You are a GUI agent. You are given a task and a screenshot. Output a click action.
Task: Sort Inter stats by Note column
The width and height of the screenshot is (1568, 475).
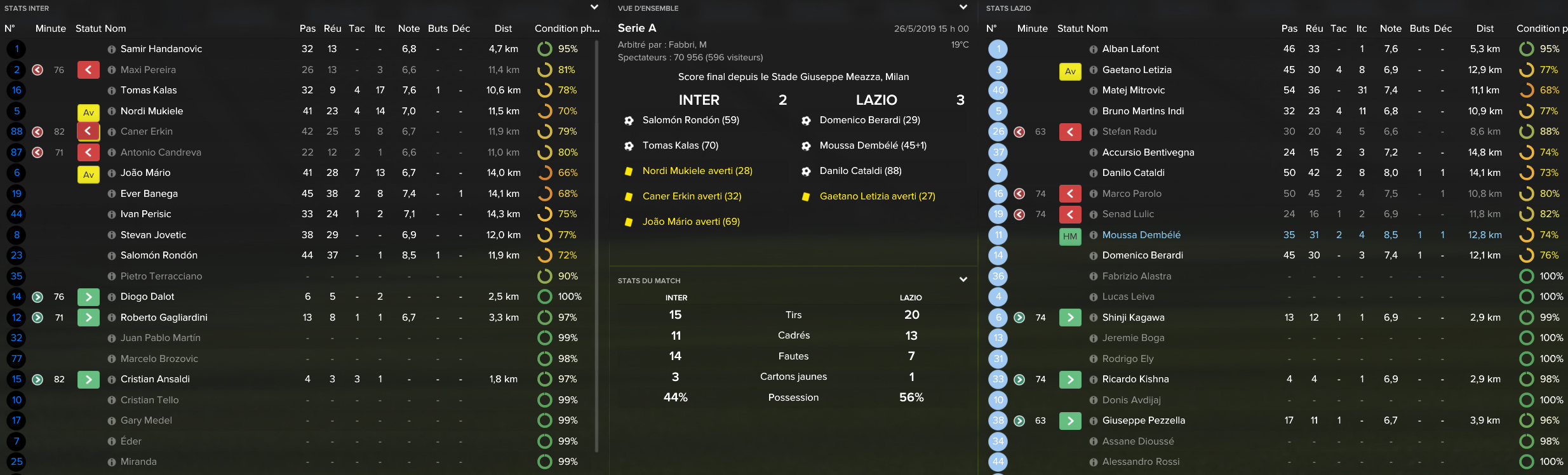[408, 29]
